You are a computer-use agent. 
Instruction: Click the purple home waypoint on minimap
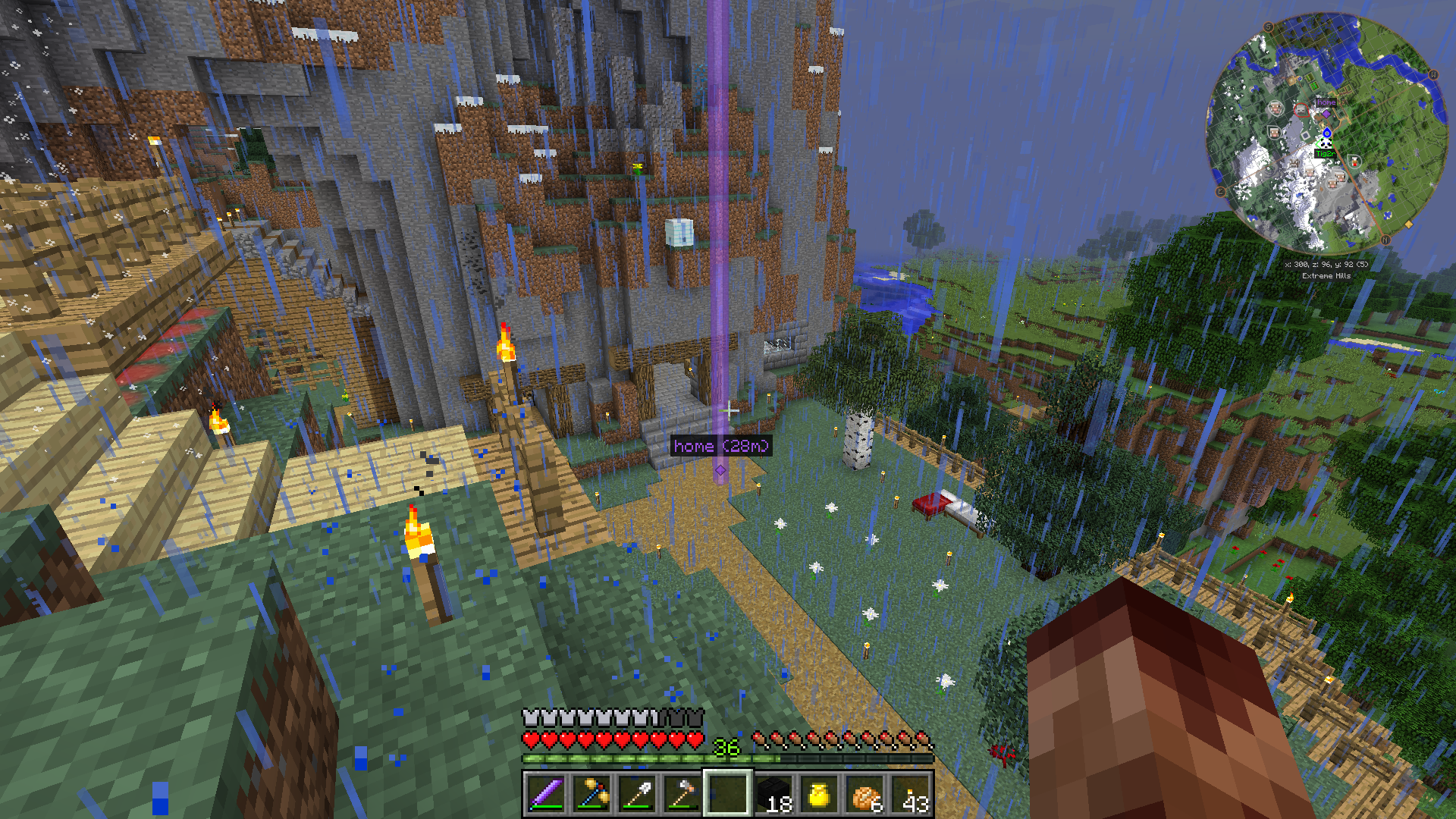[x=1326, y=114]
